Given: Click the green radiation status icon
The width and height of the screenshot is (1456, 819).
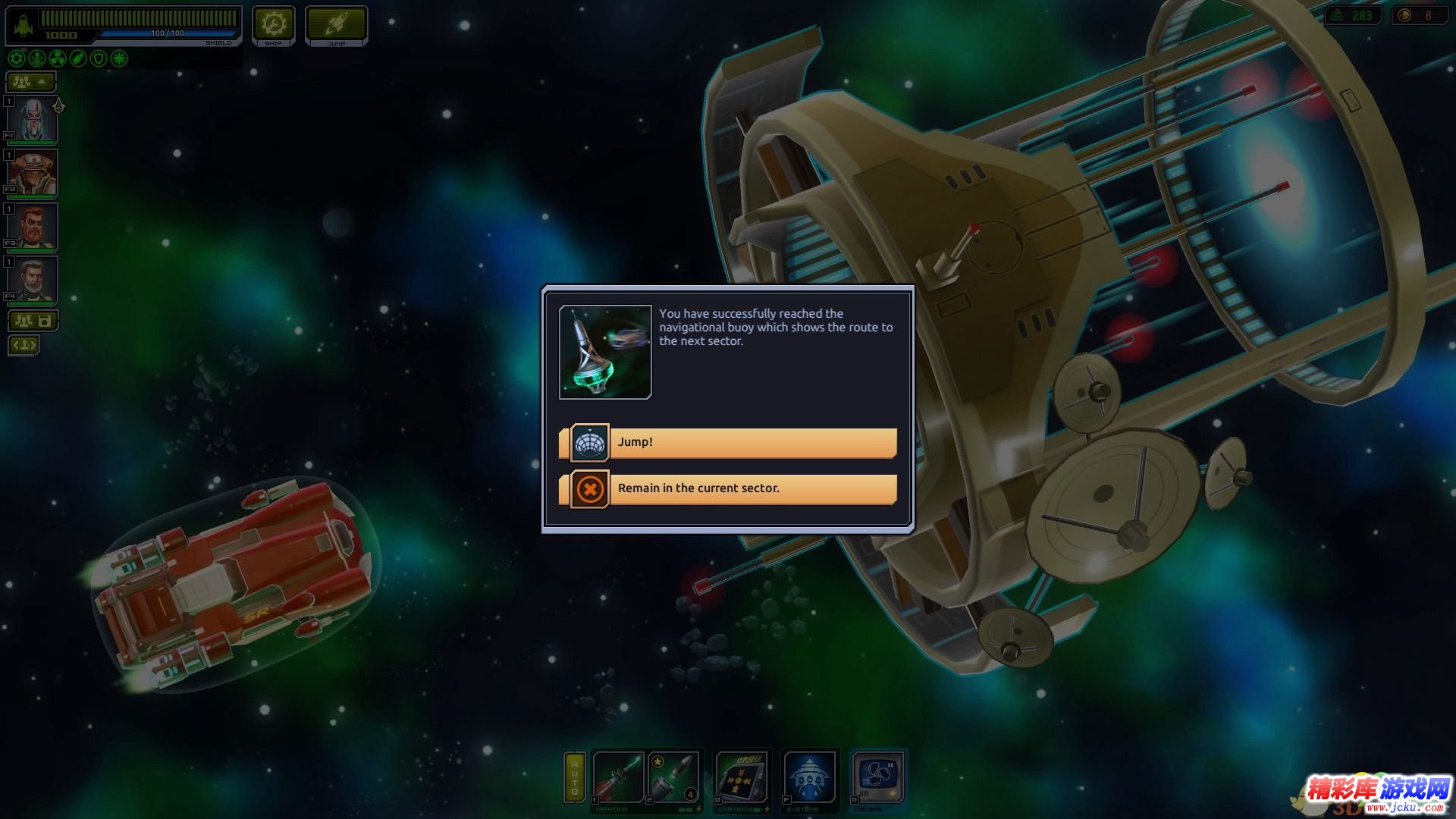Looking at the screenshot, I should [57, 58].
